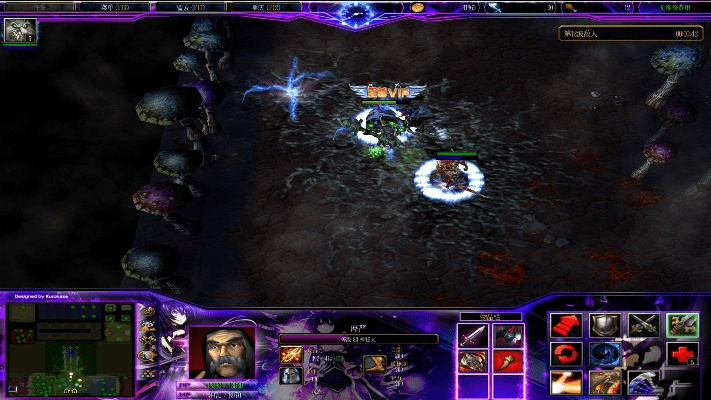
Task: Use the dragon head ability
Action: (604, 382)
